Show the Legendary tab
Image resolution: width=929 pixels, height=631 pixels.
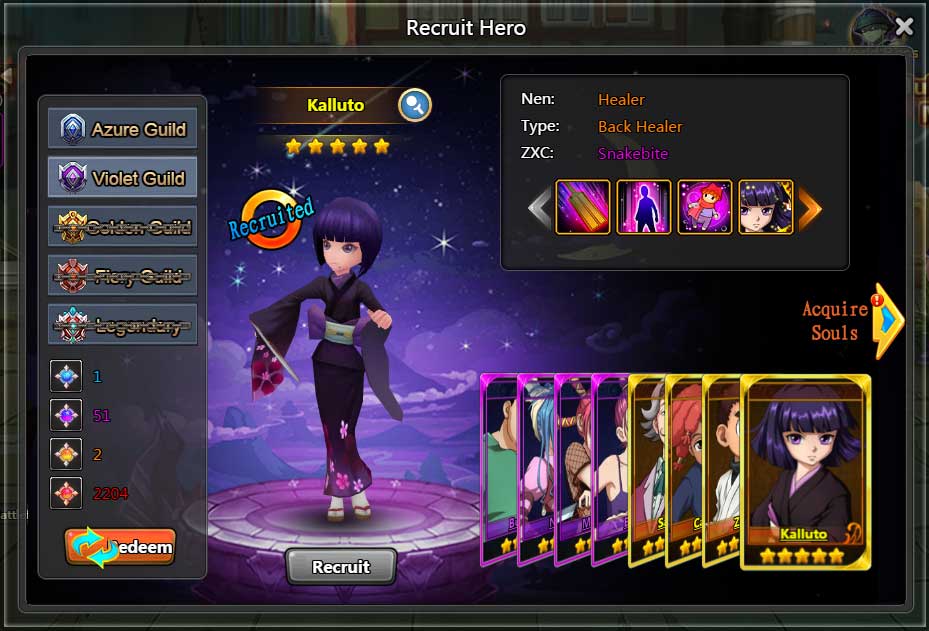coord(123,325)
